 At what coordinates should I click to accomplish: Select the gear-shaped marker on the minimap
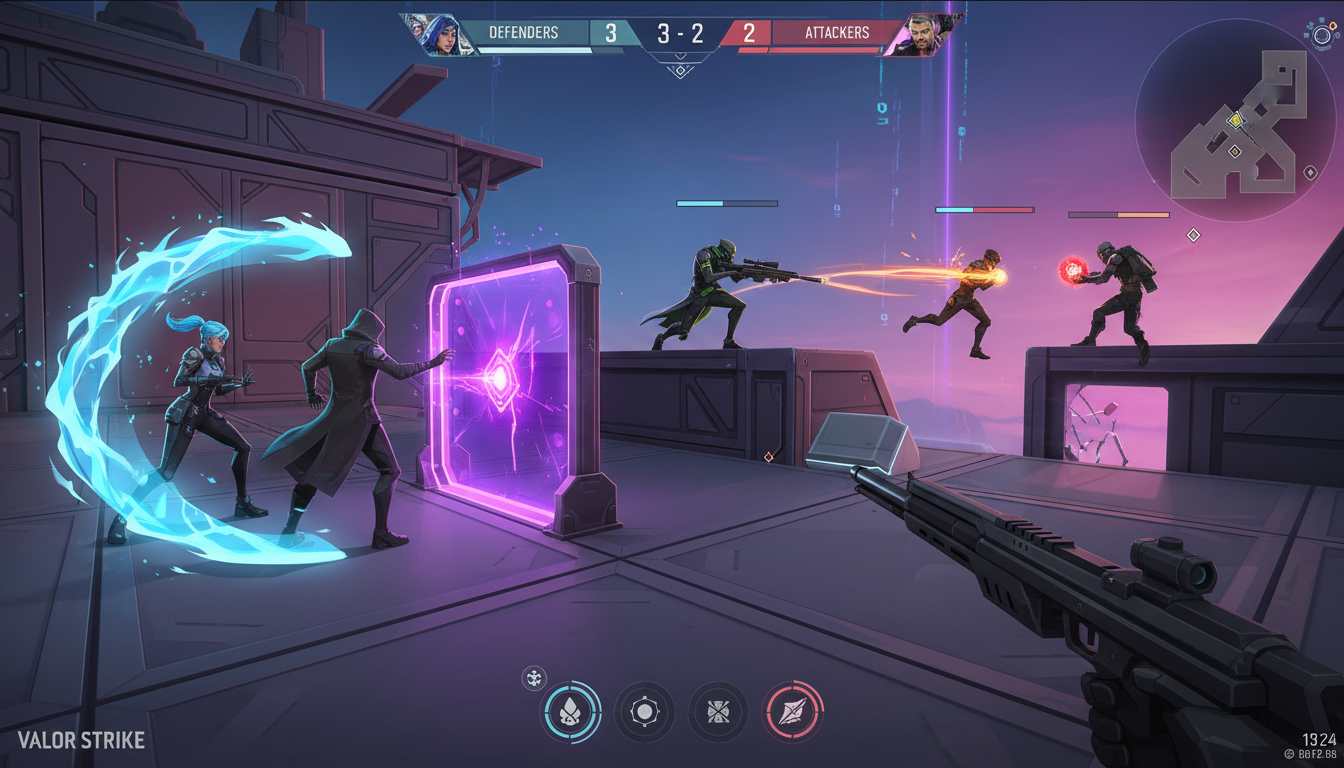(x=1236, y=121)
